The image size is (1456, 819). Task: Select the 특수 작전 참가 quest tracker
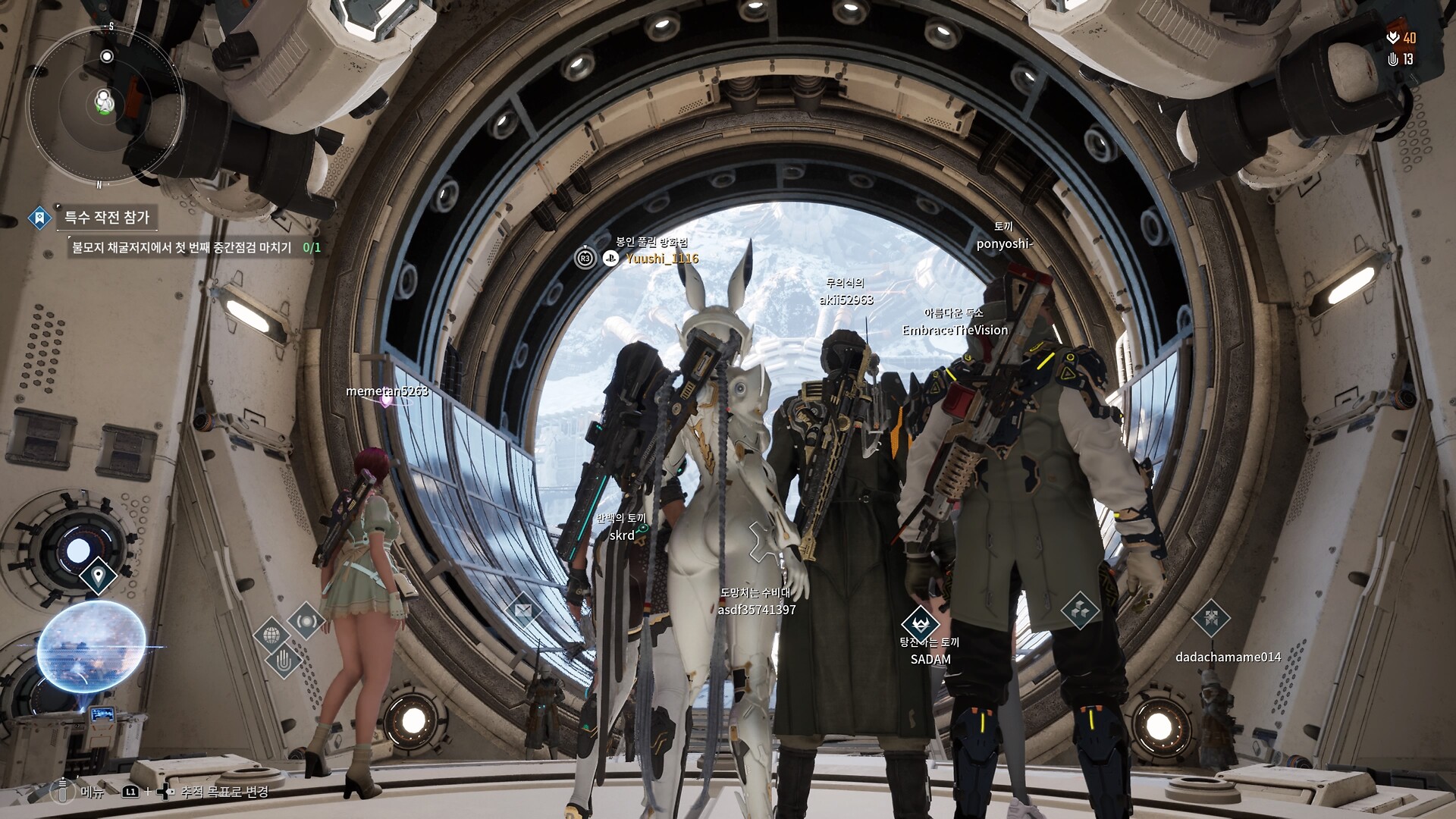[107, 218]
